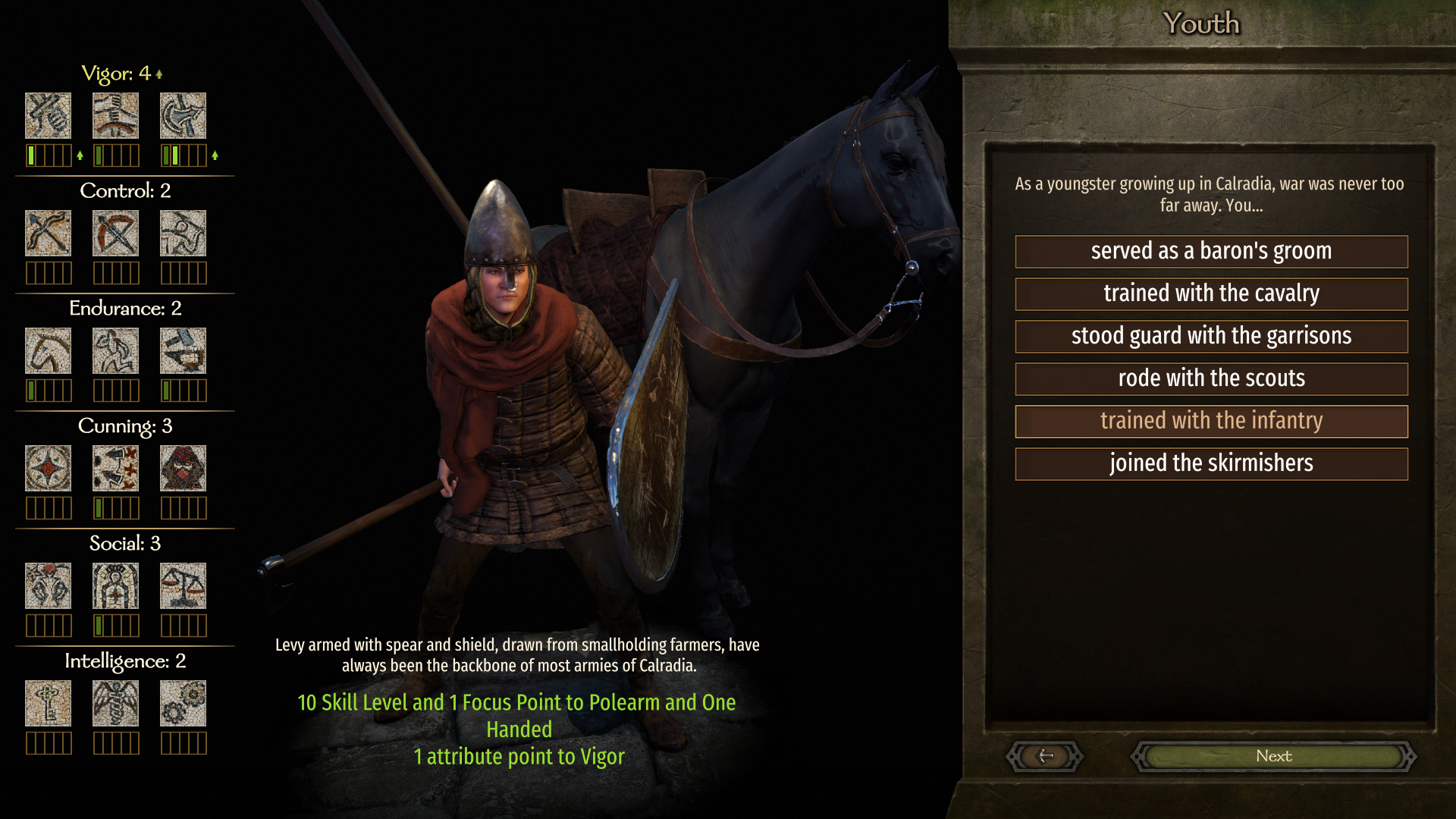Select the Roguery hooded figure icon
This screenshot has height=819, width=1456.
coord(183,468)
